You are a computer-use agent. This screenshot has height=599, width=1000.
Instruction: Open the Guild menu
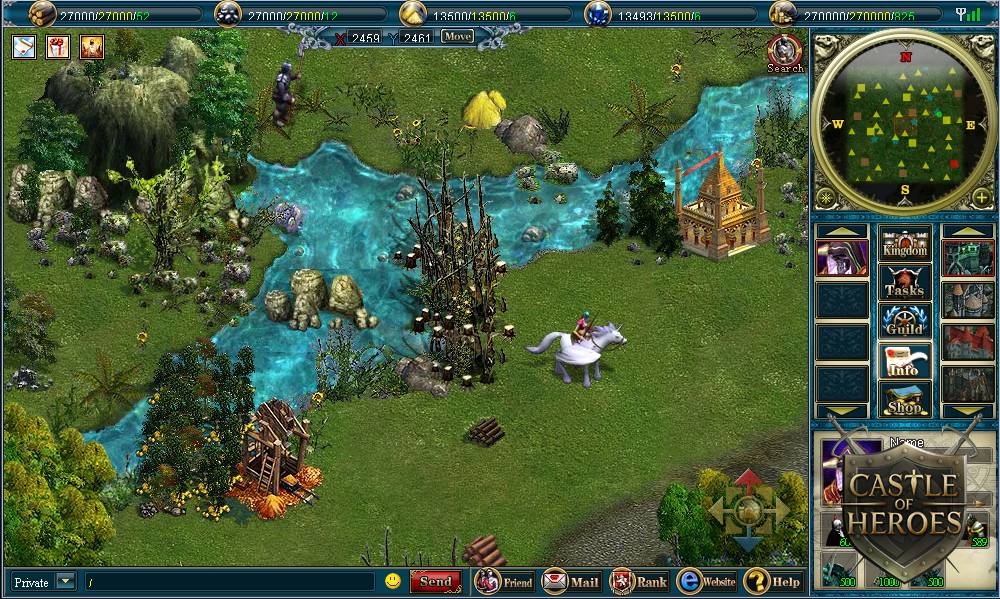click(x=905, y=321)
